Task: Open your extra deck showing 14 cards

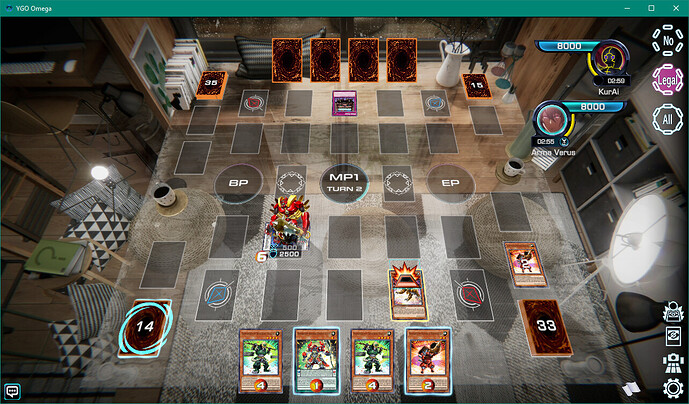Action: point(145,325)
